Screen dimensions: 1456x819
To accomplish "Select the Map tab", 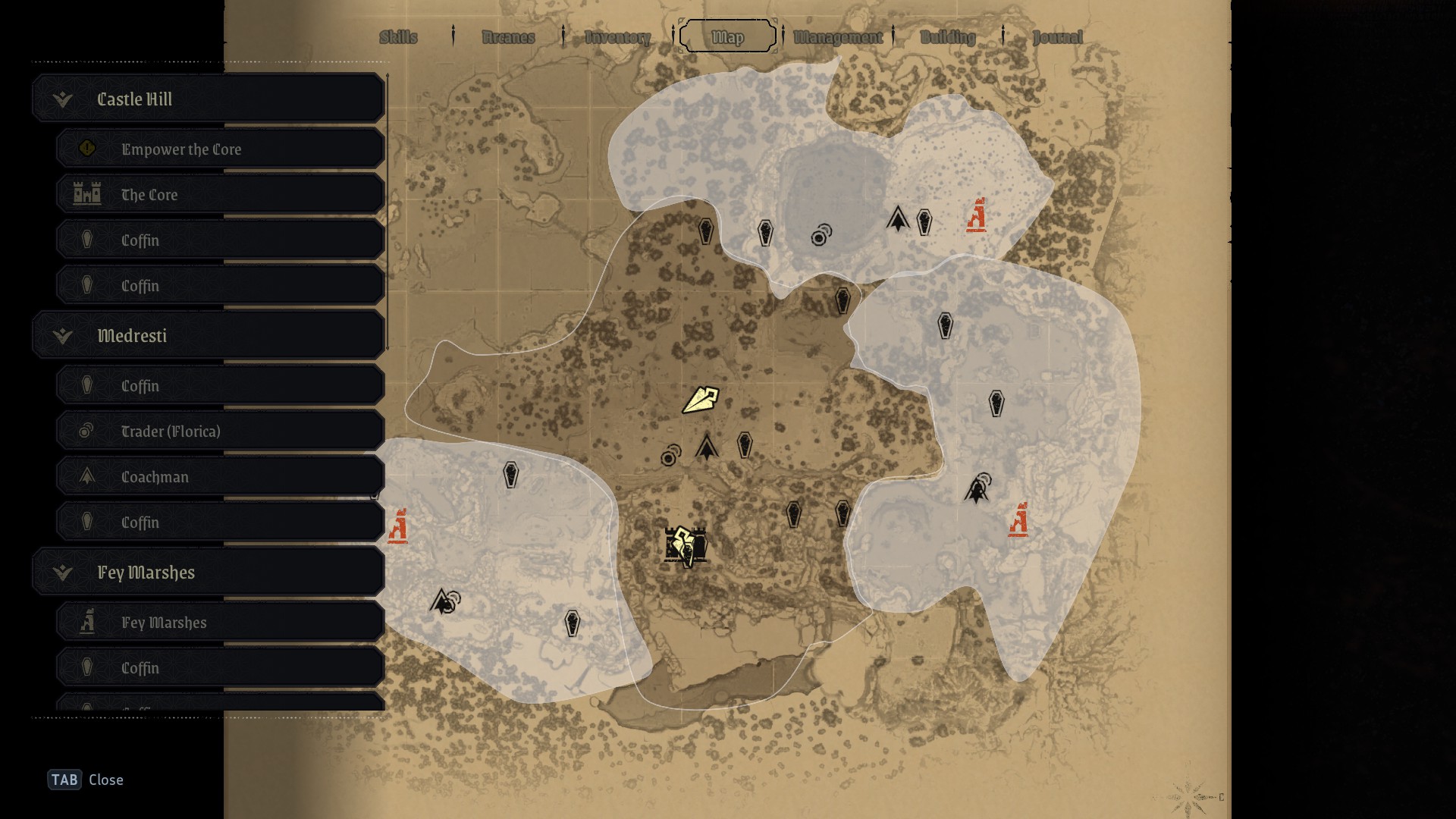I will tap(728, 37).
